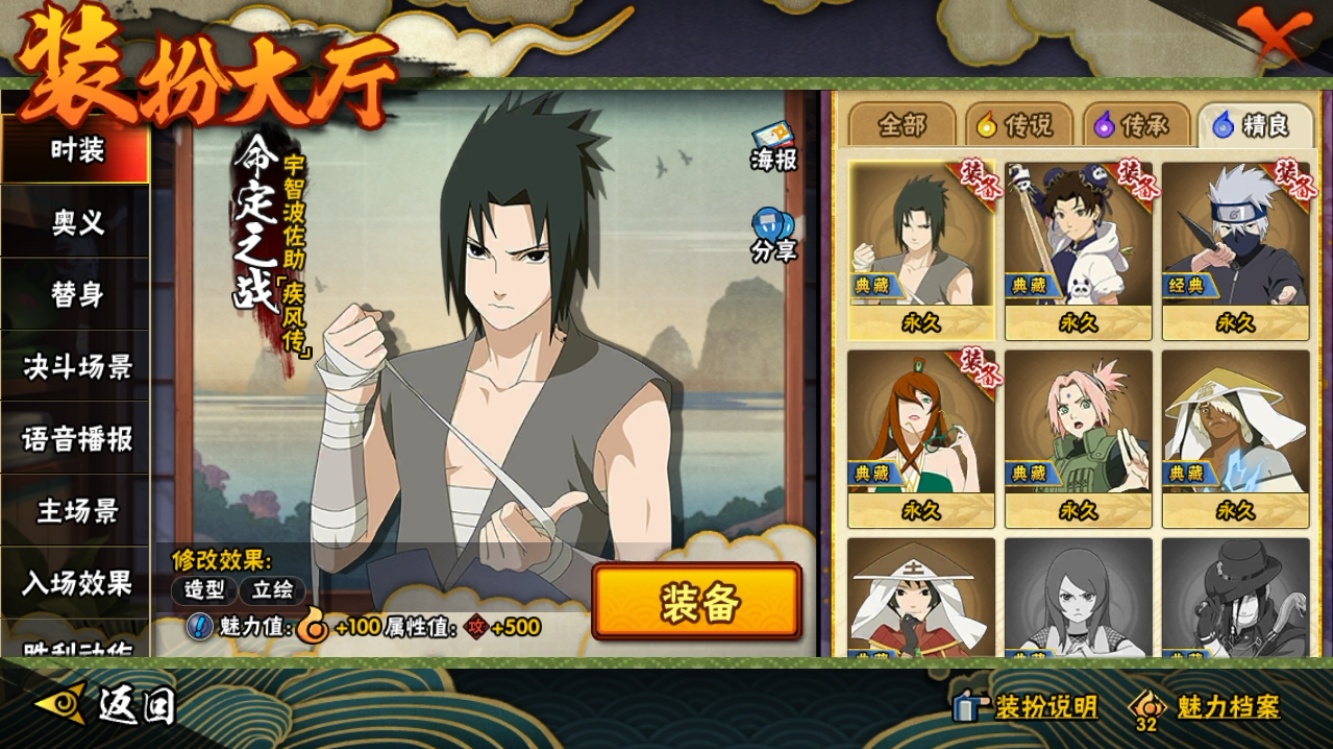Open the 主场景 category

[x=76, y=511]
